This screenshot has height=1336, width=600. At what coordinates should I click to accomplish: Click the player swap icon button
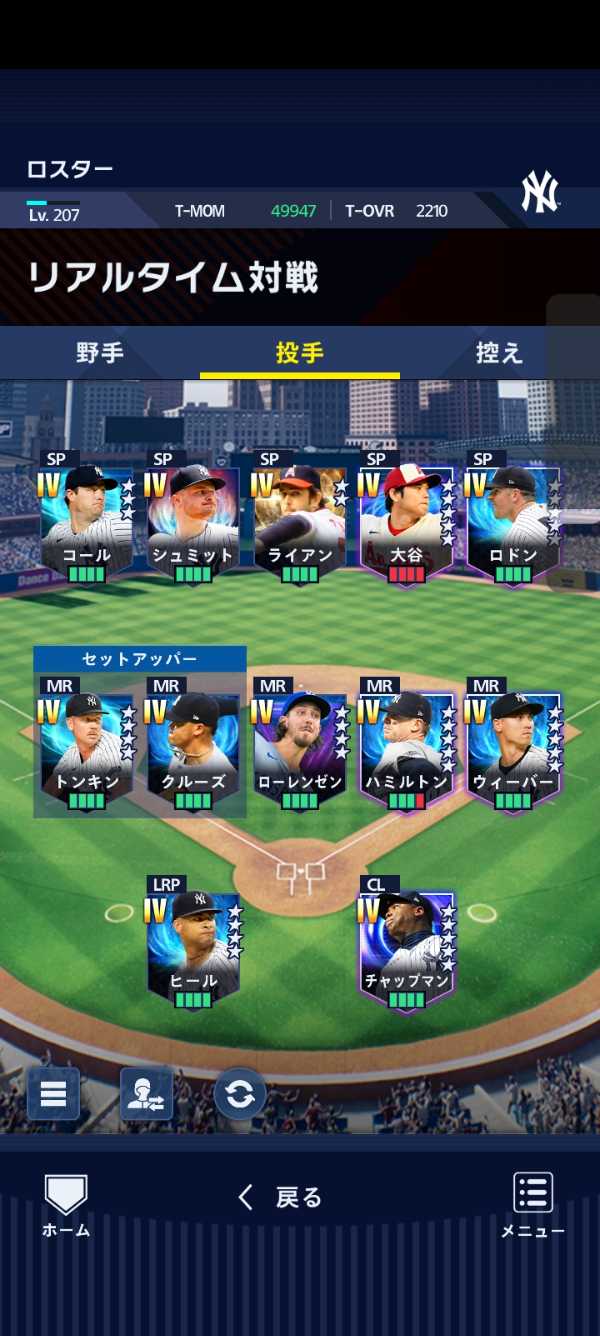pyautogui.click(x=146, y=1094)
